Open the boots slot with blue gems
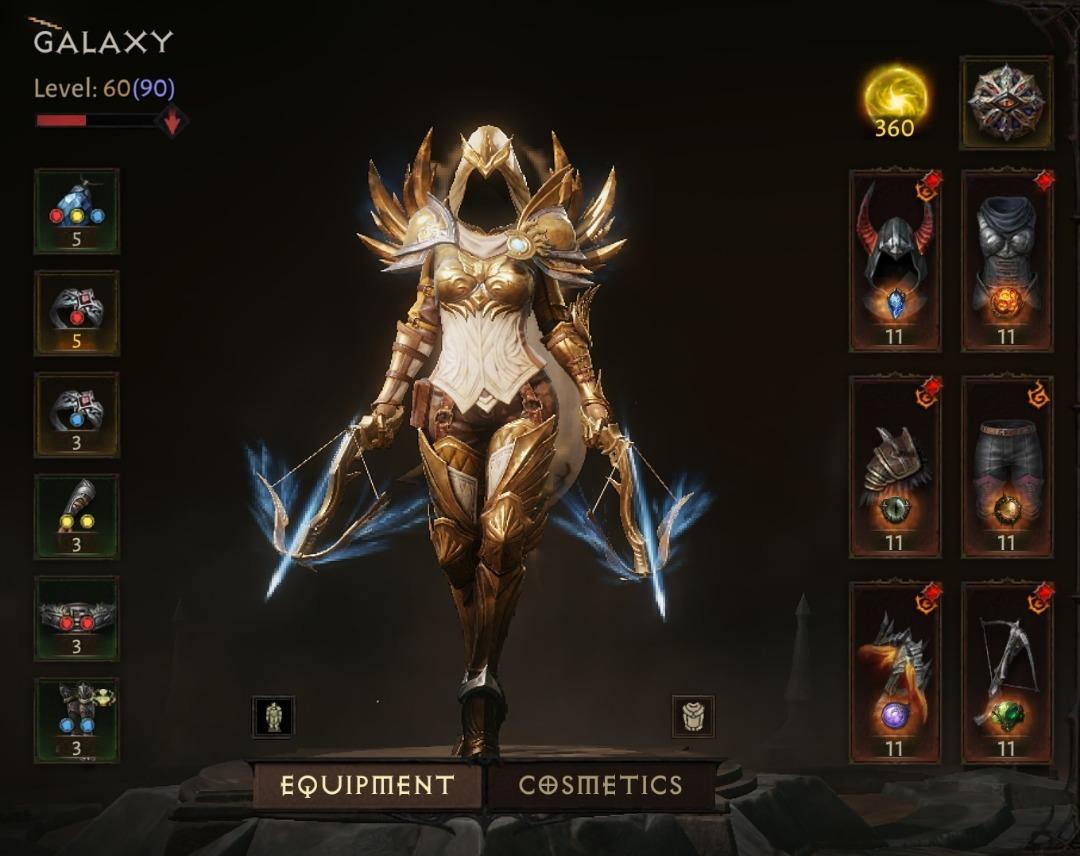The width and height of the screenshot is (1080, 856). pyautogui.click(x=77, y=721)
